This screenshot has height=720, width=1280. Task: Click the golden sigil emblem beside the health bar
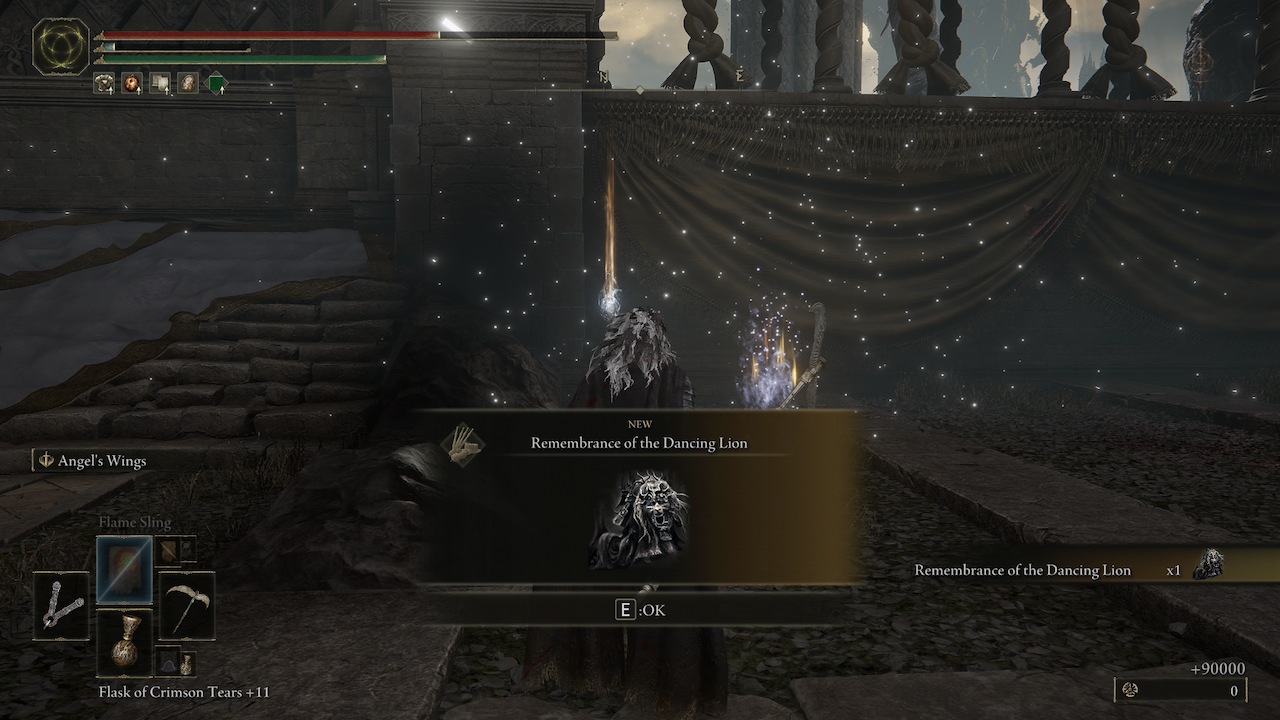tap(61, 47)
